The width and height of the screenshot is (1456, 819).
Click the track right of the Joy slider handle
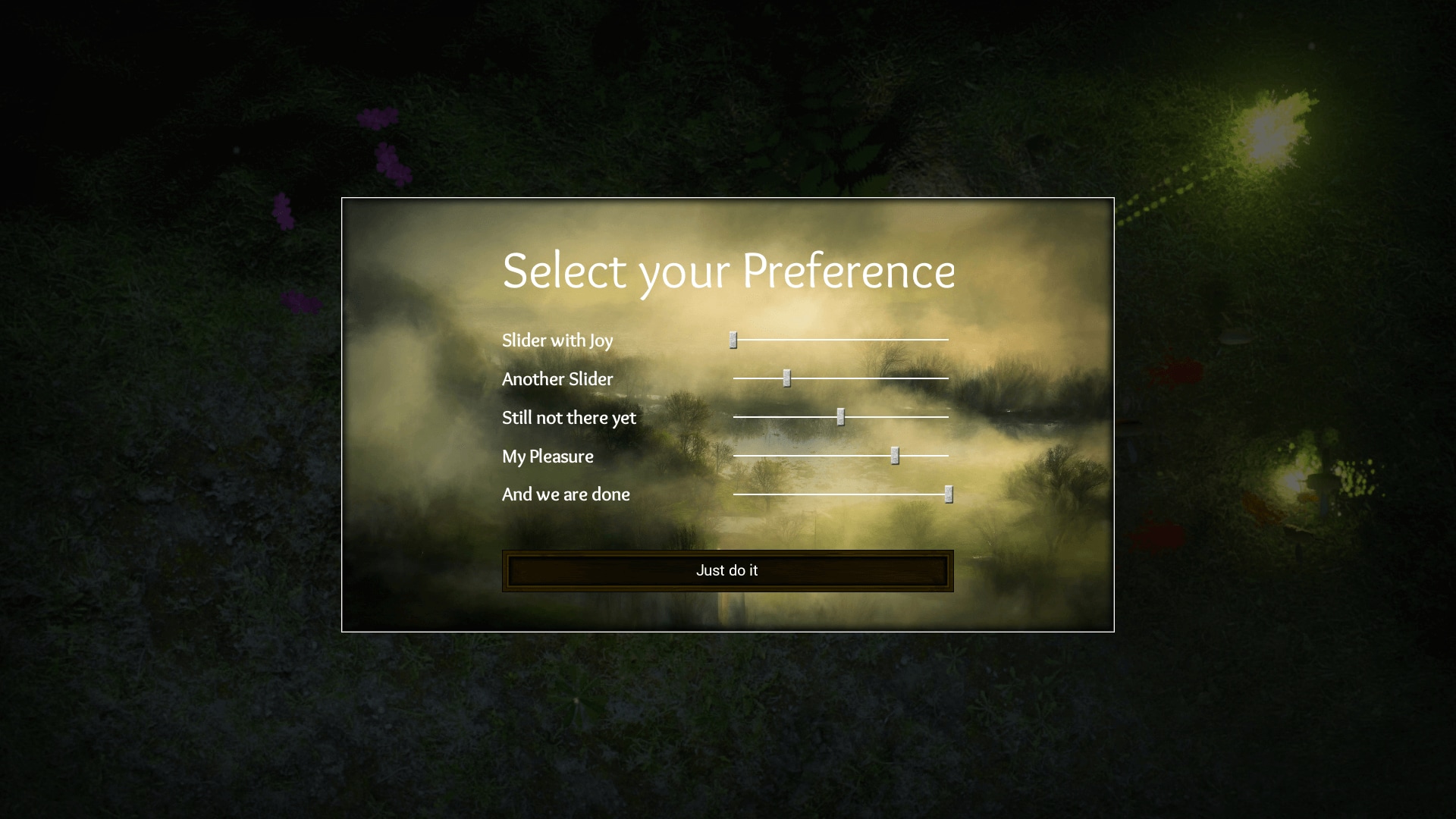click(x=842, y=340)
